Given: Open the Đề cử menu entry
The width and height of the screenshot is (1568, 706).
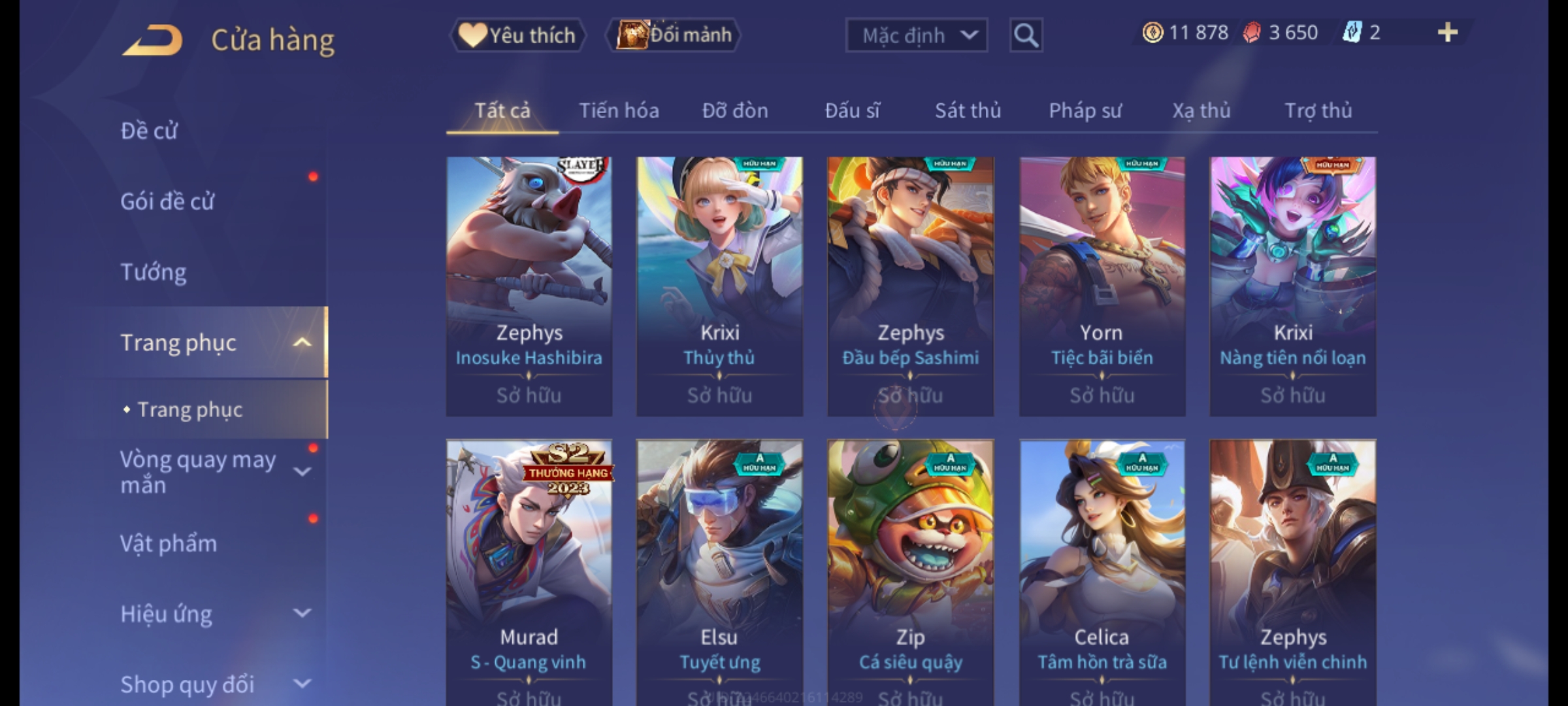Looking at the screenshot, I should [x=149, y=131].
